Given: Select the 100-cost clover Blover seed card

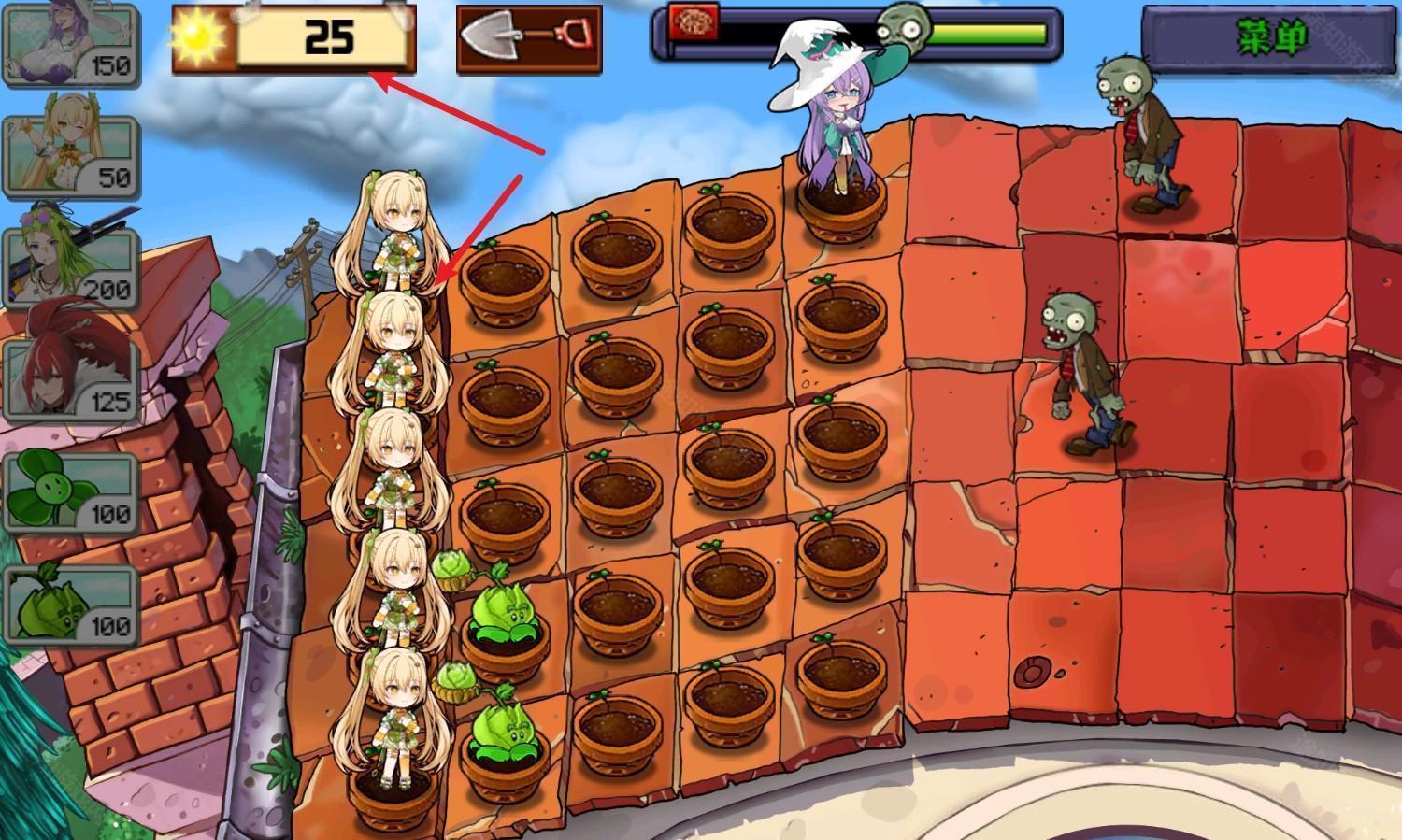Looking at the screenshot, I should point(70,492).
